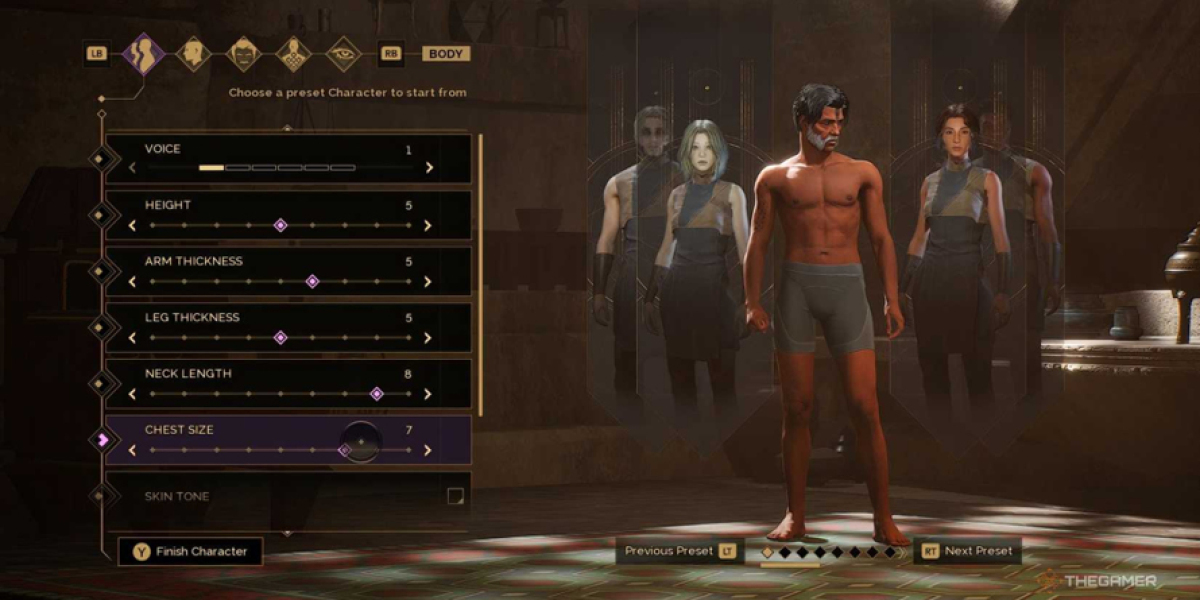The height and width of the screenshot is (600, 1200).
Task: Increase Neck Length with right arrow
Action: [x=429, y=394]
